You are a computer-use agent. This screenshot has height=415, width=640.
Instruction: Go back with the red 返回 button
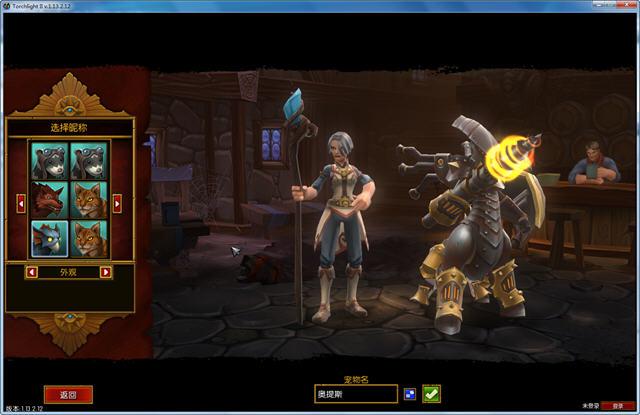point(68,395)
